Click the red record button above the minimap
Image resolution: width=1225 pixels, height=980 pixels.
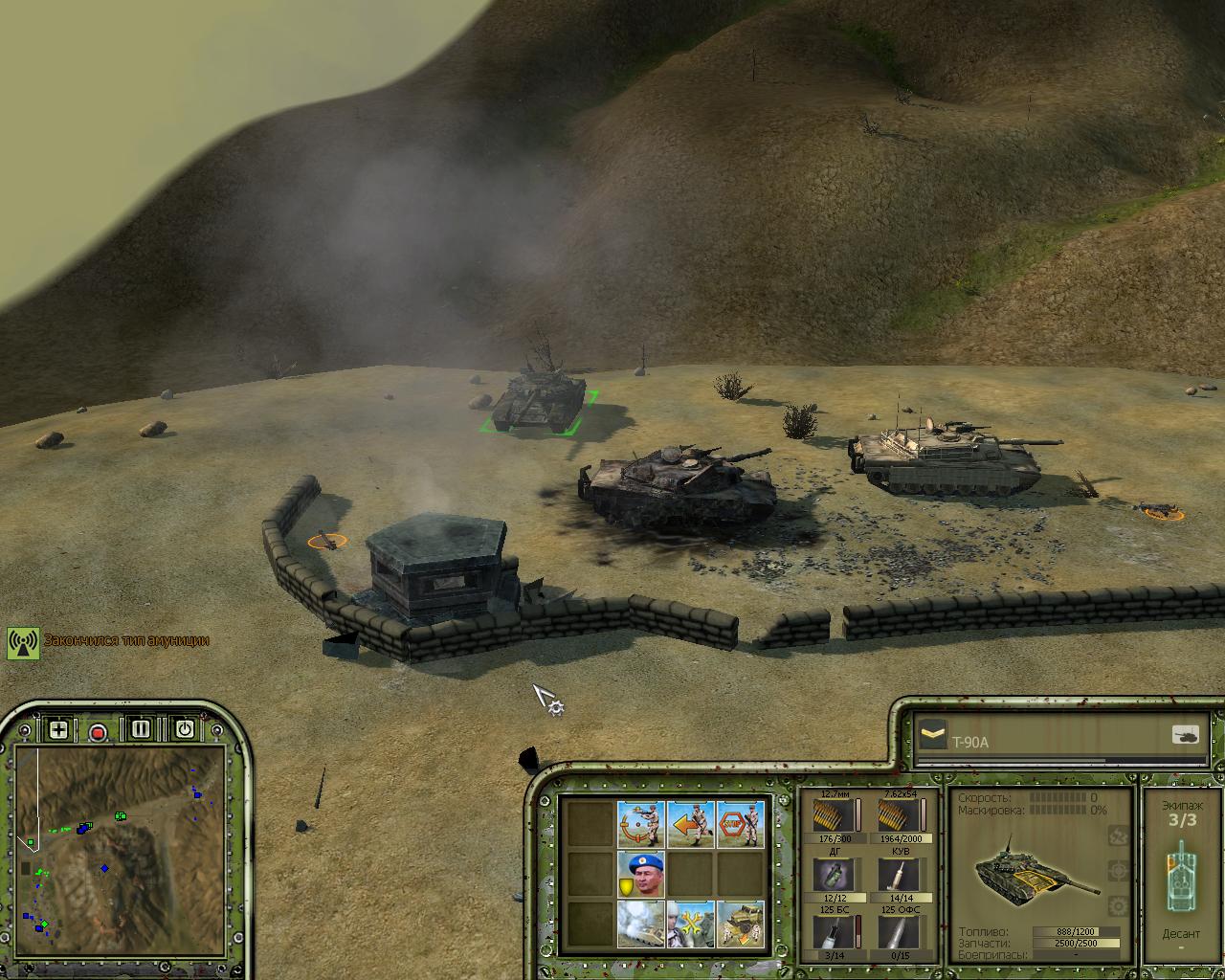point(98,732)
